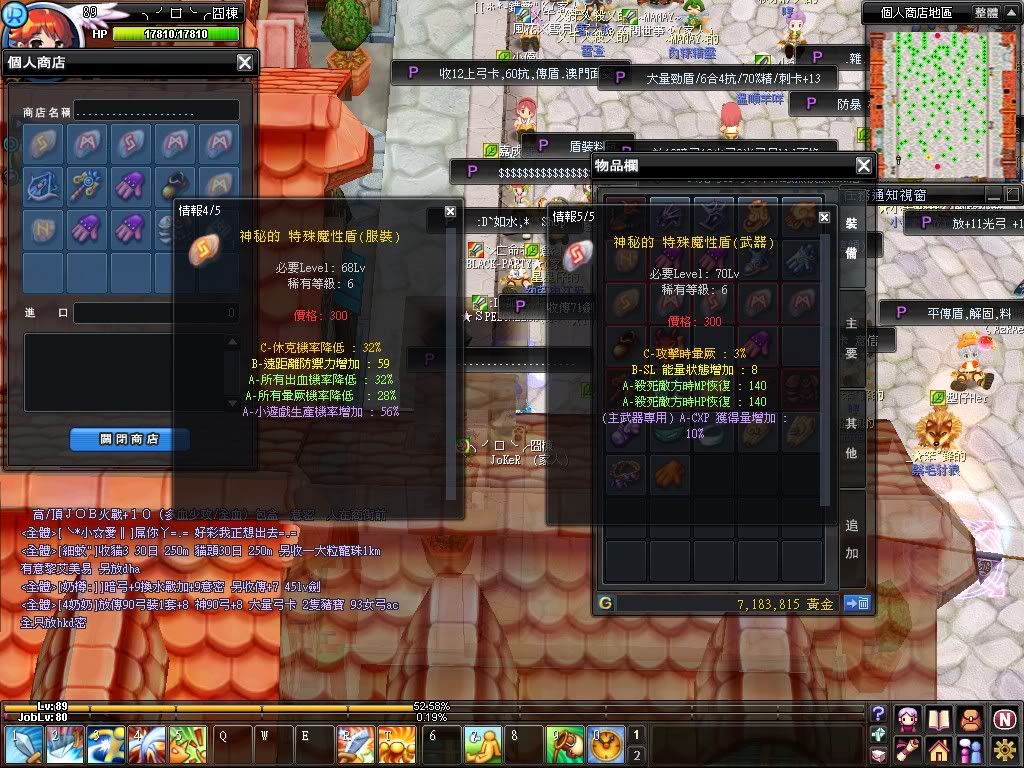Open the backpack inventory icon

[971, 718]
